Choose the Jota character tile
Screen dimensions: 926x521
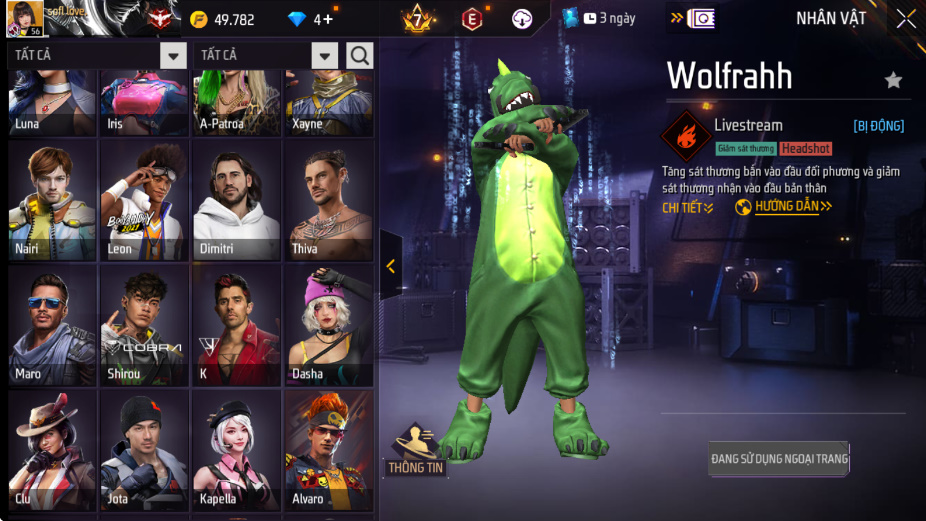click(x=145, y=450)
